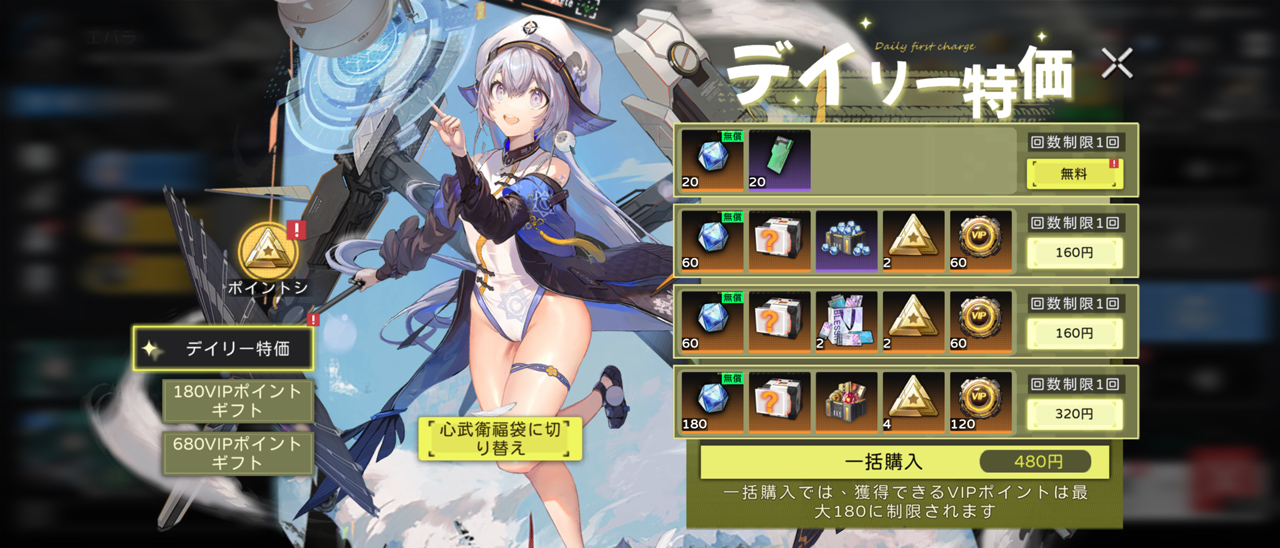Screen dimensions: 1280x548
Task: Buy the 320円 daily pack
Action: pyautogui.click(x=1074, y=413)
